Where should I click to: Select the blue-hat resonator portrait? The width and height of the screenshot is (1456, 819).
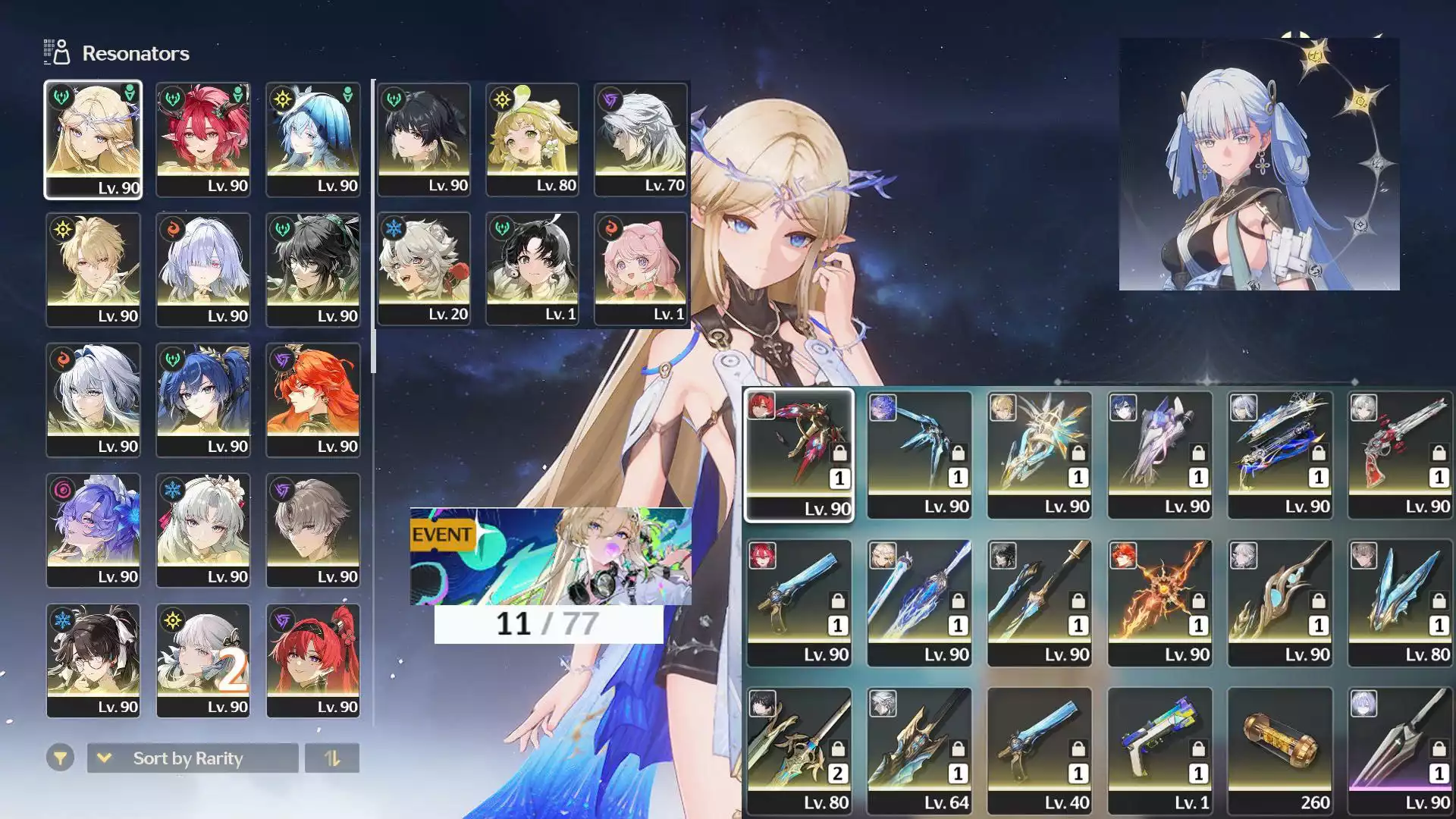pos(313,140)
